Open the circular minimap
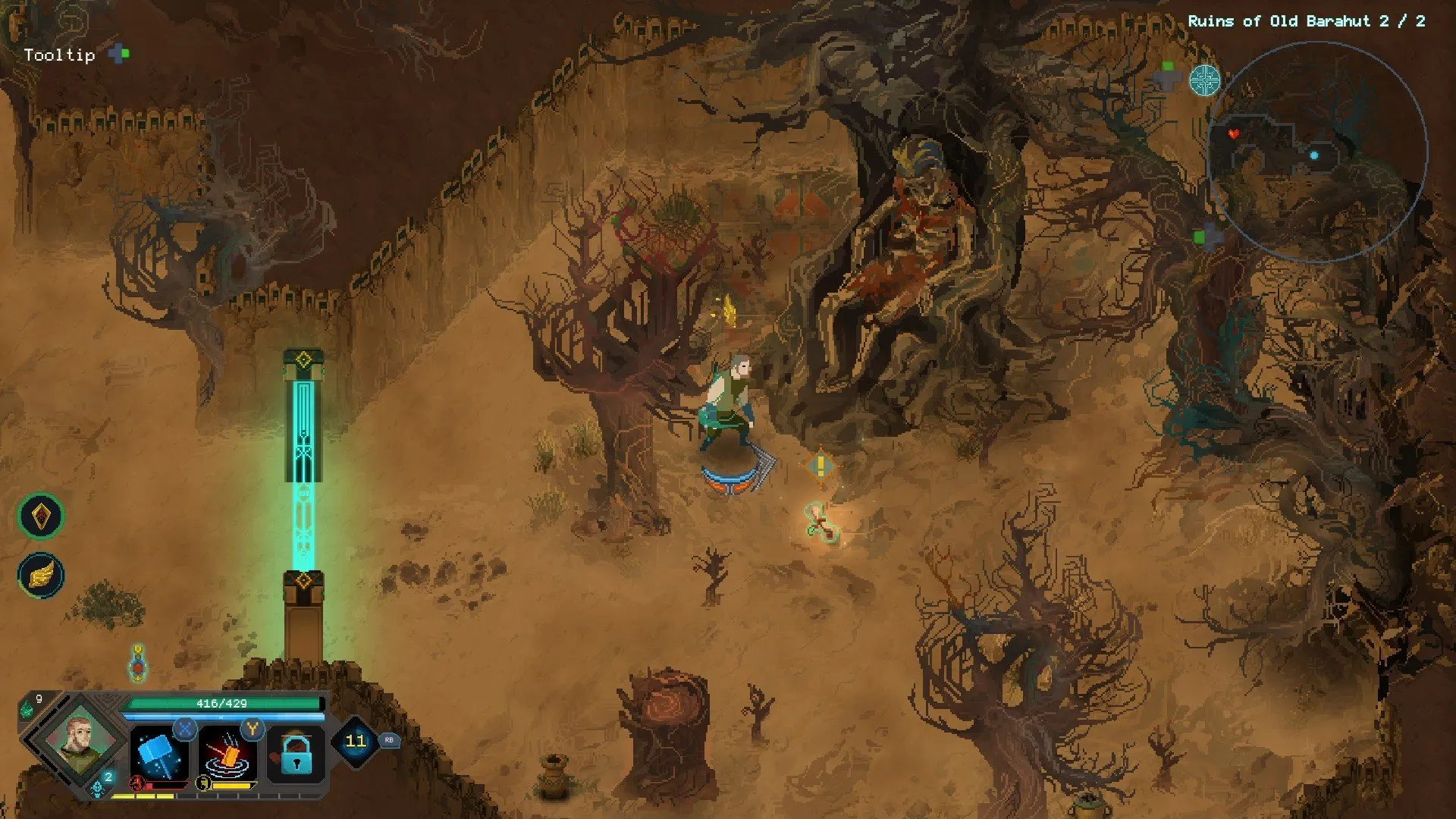The image size is (1456, 819). [x=1317, y=152]
